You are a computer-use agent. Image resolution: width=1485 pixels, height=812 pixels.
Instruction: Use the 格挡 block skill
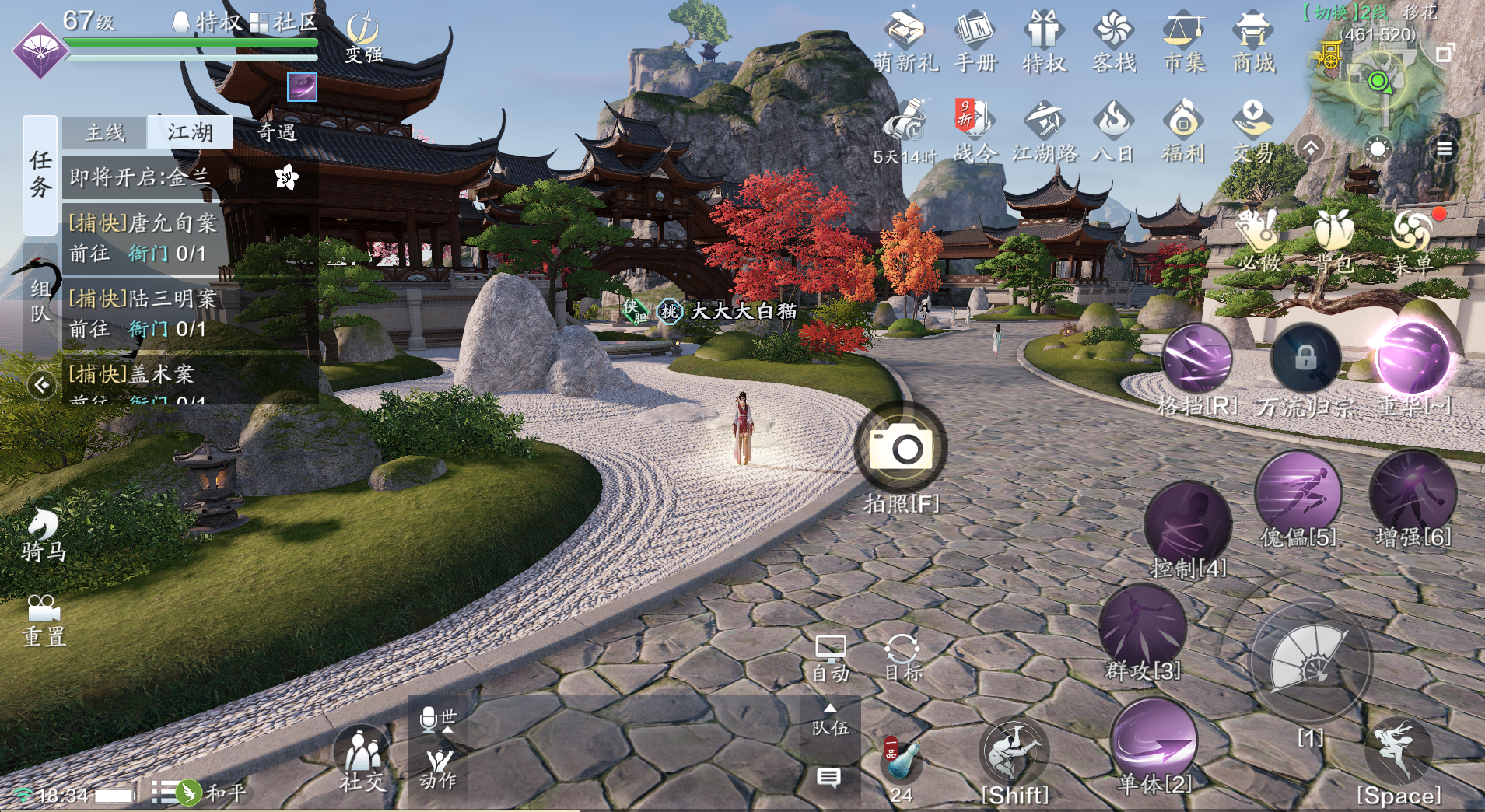point(1196,360)
